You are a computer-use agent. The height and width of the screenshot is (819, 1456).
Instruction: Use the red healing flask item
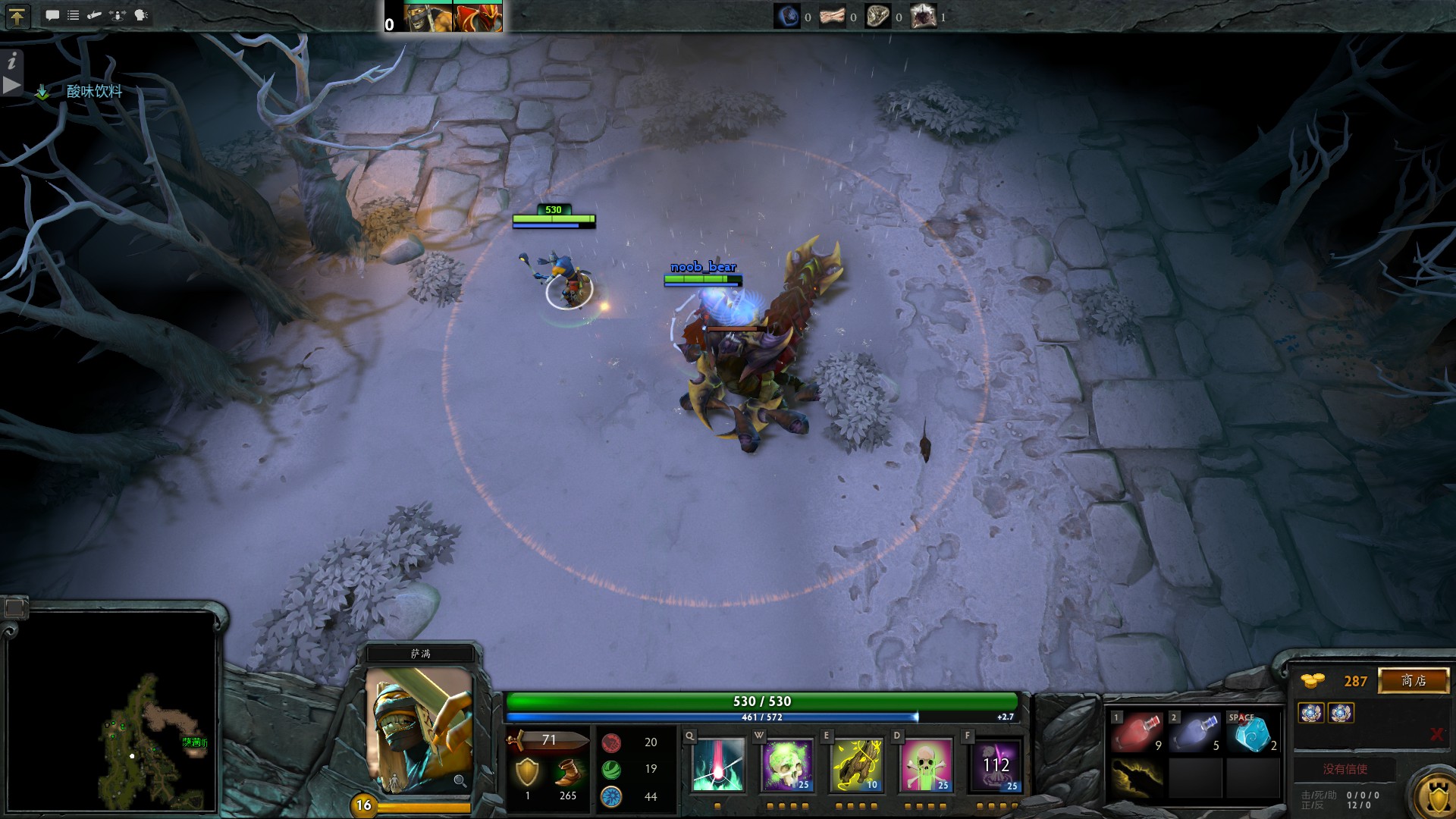pos(1136,733)
